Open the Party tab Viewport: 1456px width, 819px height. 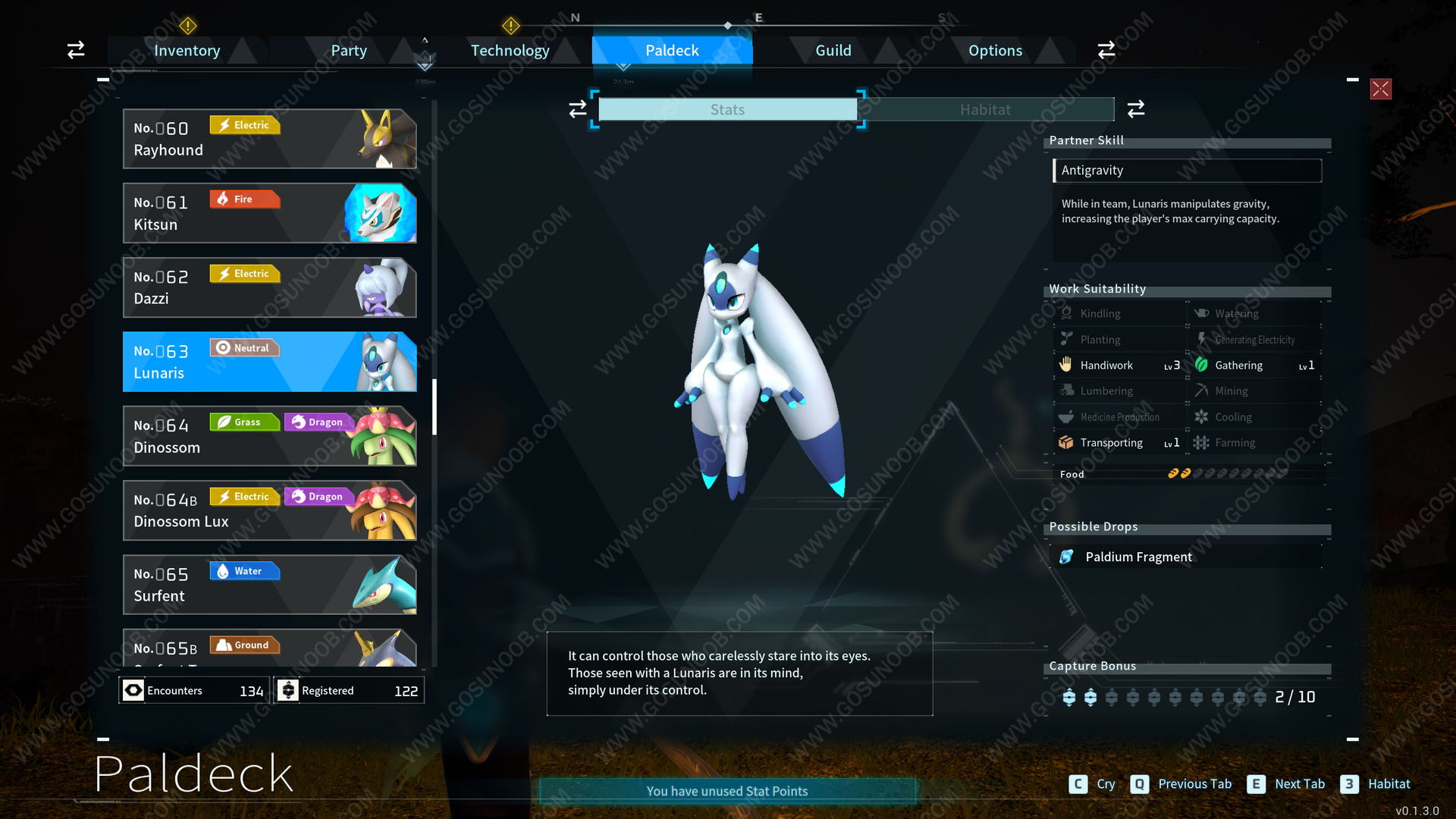tap(348, 51)
